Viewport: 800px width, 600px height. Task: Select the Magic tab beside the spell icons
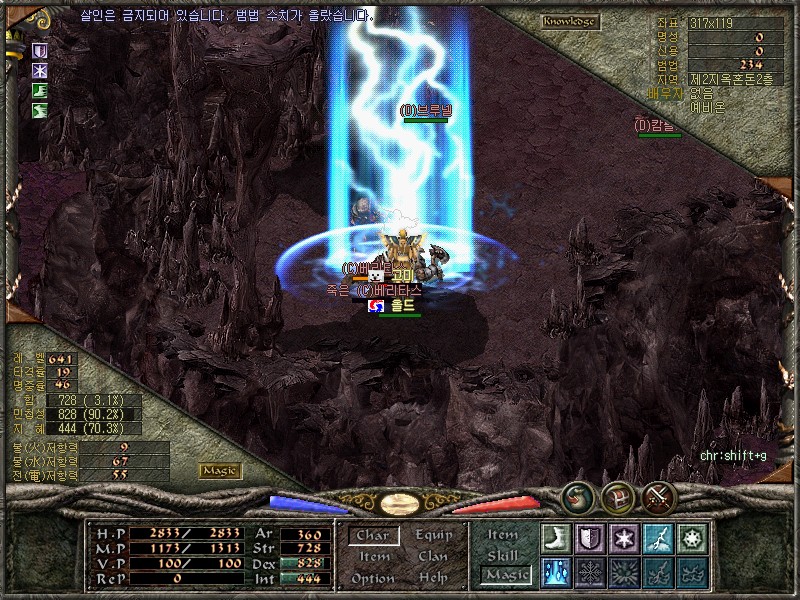click(x=505, y=574)
